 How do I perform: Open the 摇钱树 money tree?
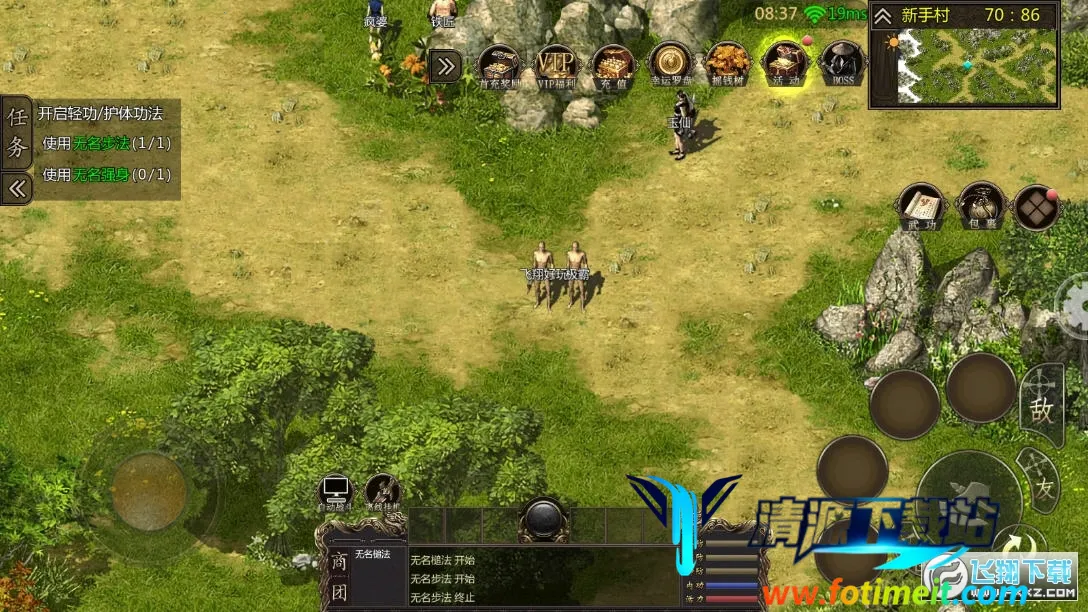pyautogui.click(x=726, y=65)
